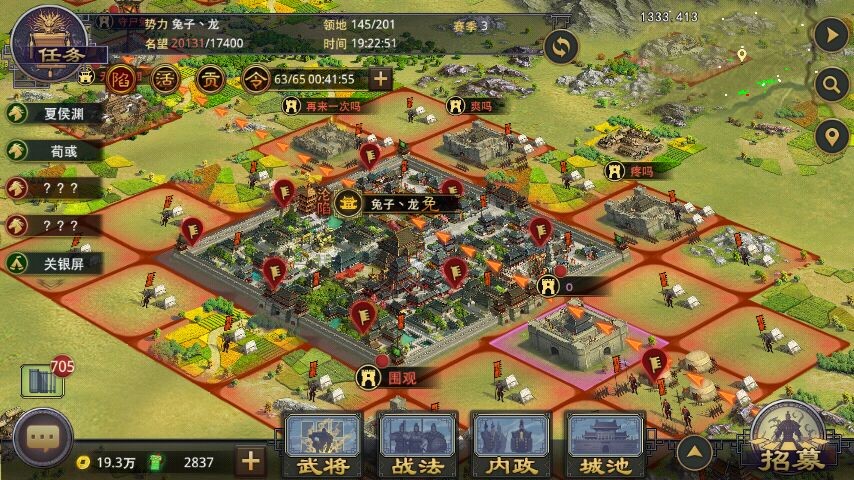Open the location pin marker menu

831,135
